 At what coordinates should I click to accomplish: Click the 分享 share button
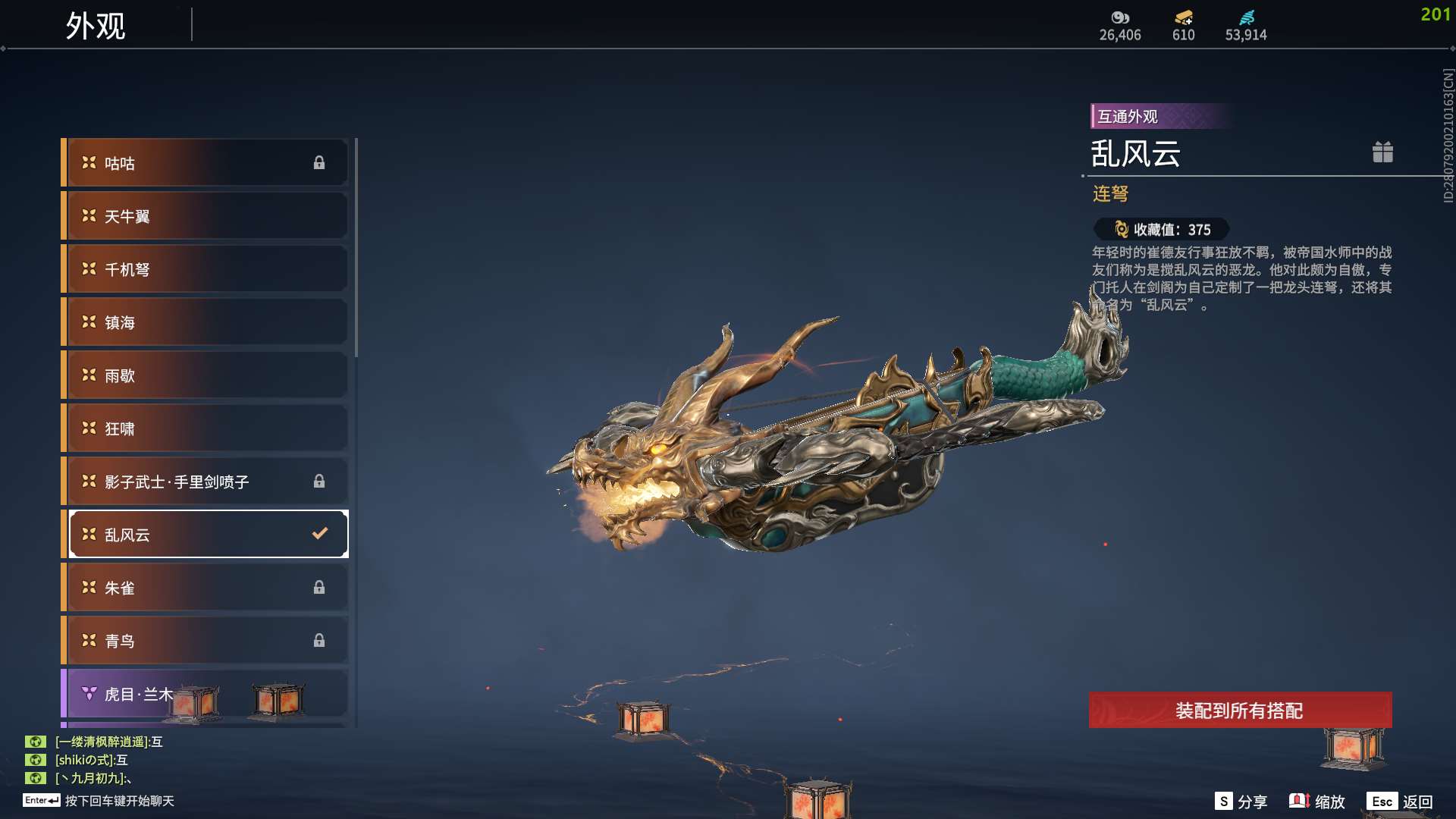(x=1241, y=802)
